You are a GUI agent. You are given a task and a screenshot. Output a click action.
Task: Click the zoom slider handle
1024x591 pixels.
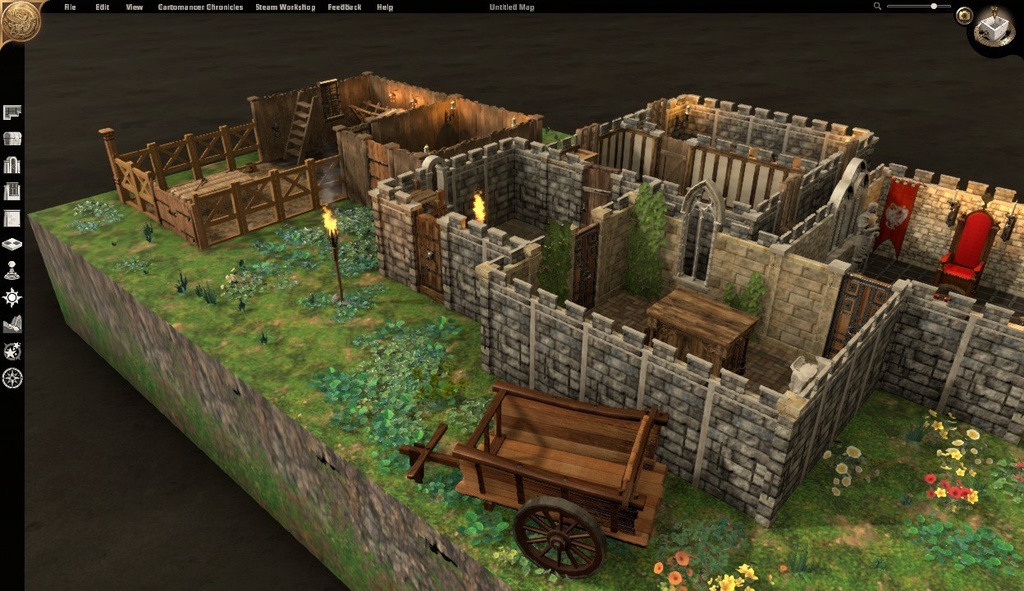point(934,6)
